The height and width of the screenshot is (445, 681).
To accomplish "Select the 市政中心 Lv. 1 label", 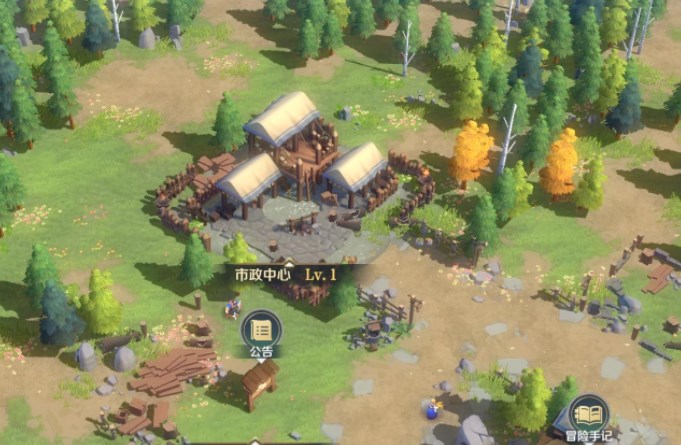I will click(x=285, y=272).
